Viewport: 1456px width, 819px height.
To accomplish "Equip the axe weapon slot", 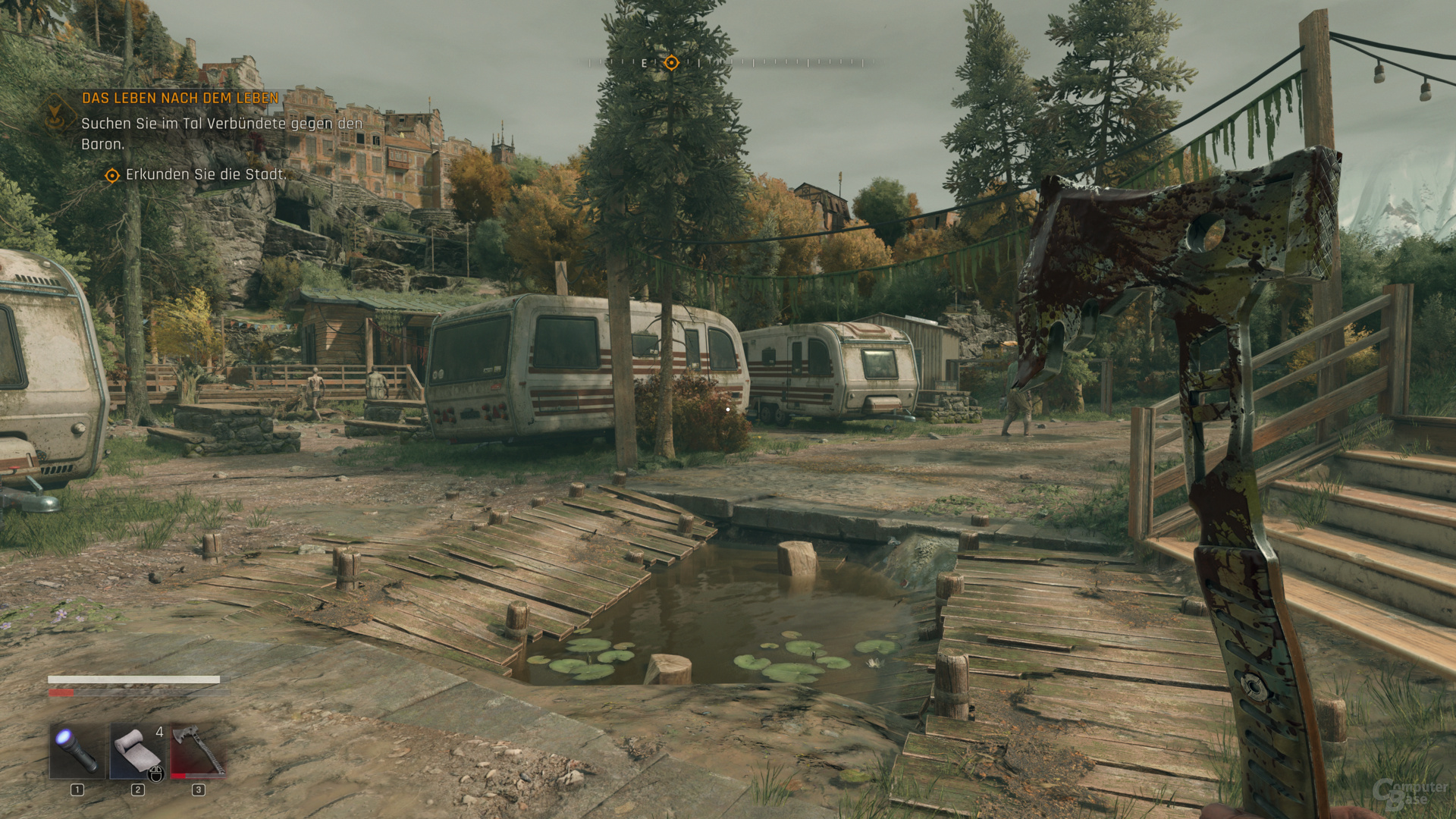I will [x=198, y=751].
